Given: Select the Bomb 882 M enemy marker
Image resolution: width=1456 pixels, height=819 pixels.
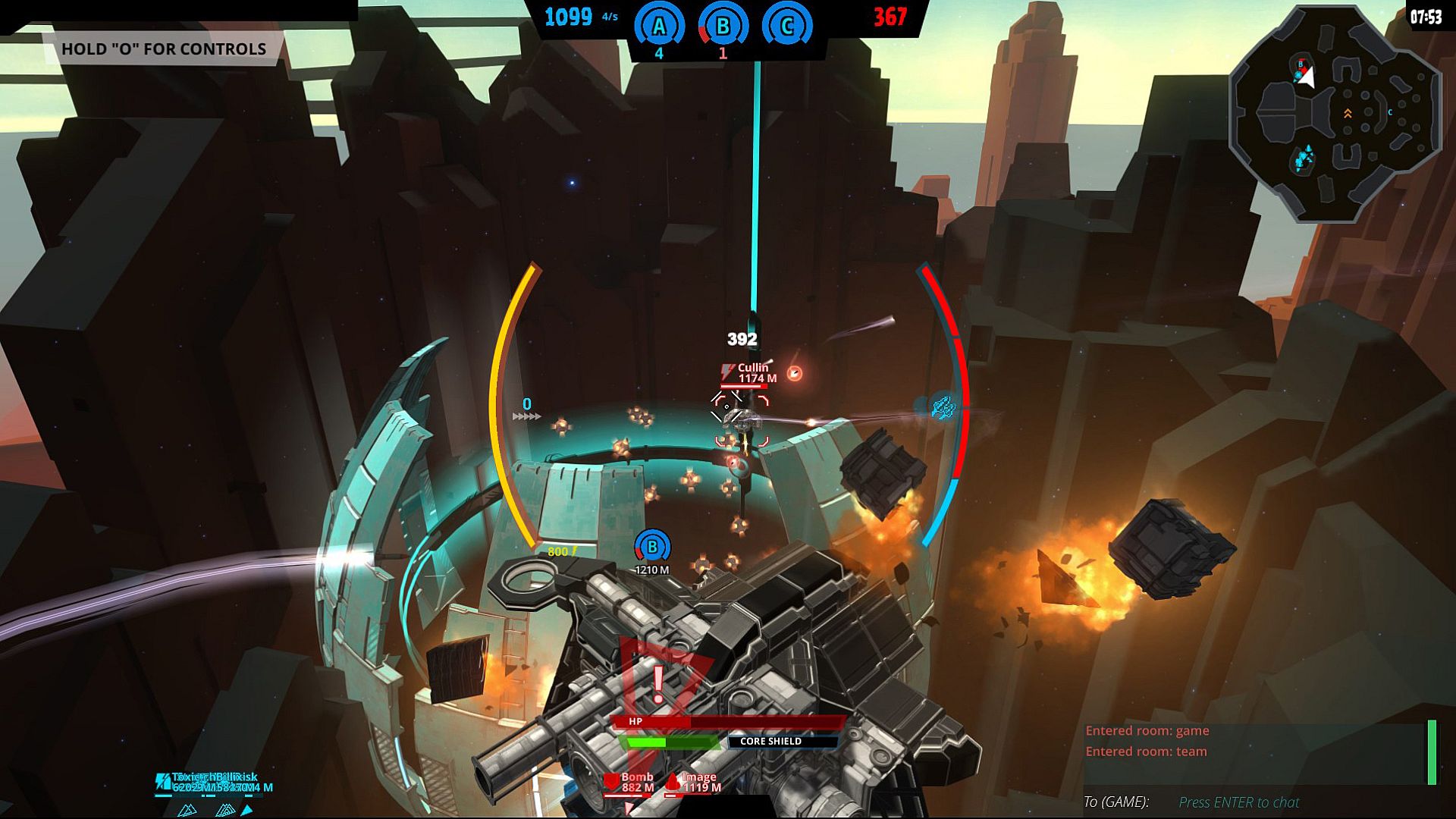Looking at the screenshot, I should tap(631, 783).
